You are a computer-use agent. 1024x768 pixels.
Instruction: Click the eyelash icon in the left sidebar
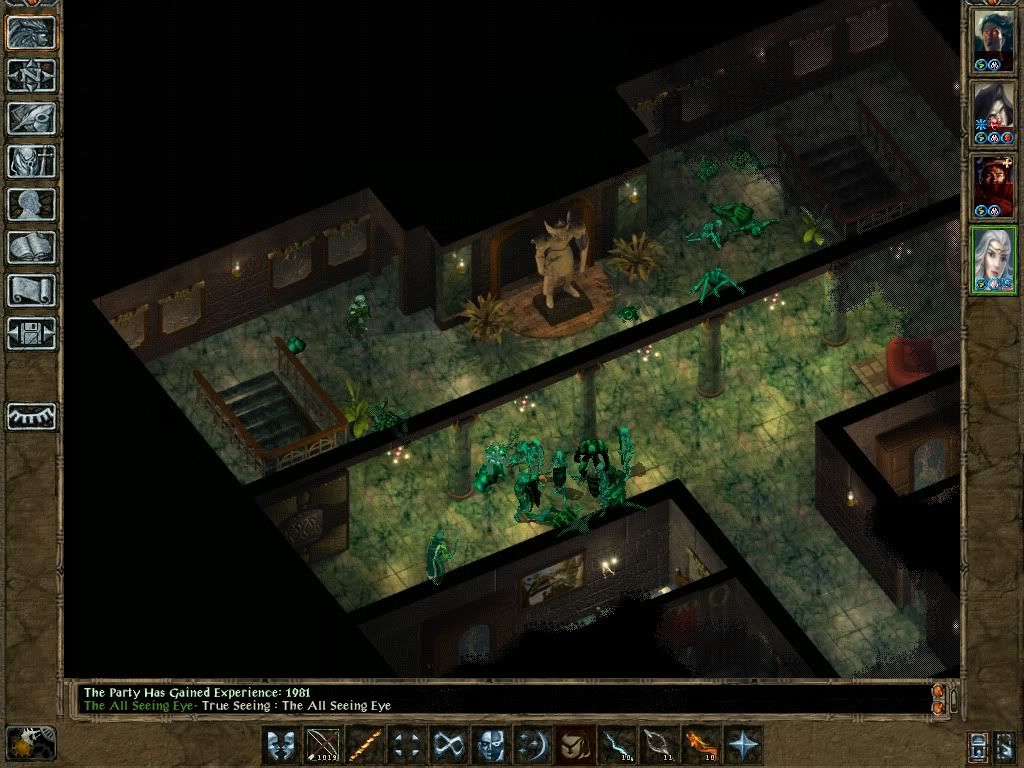coord(30,415)
